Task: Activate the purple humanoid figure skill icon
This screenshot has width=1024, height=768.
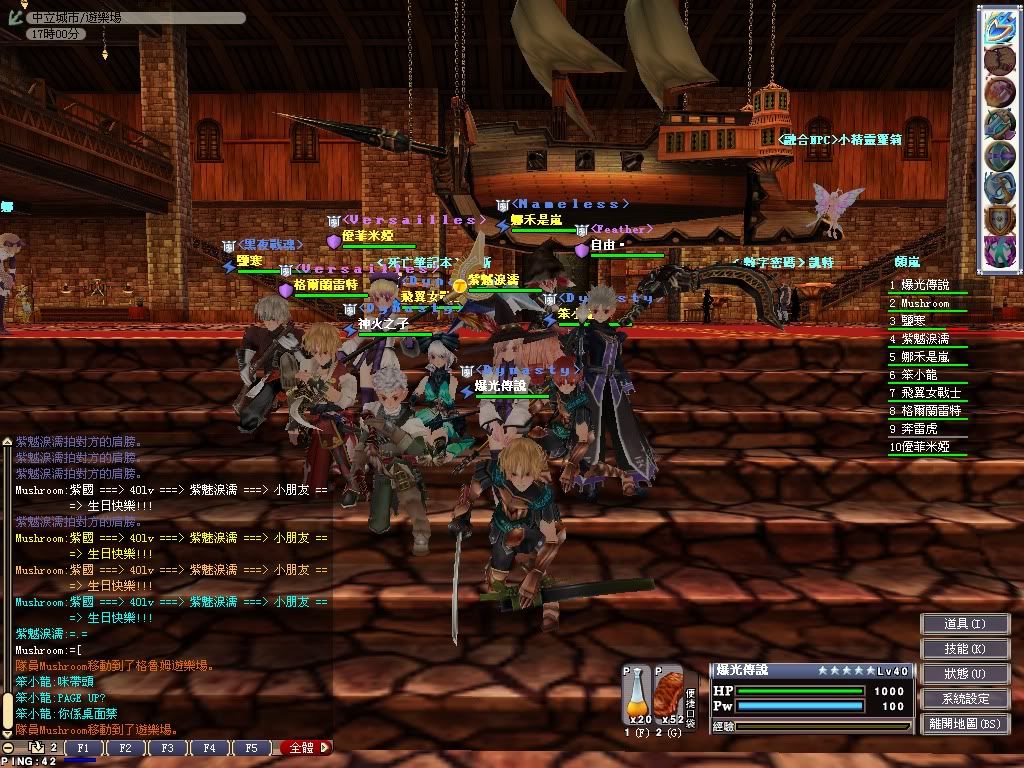Action: pos(999,250)
